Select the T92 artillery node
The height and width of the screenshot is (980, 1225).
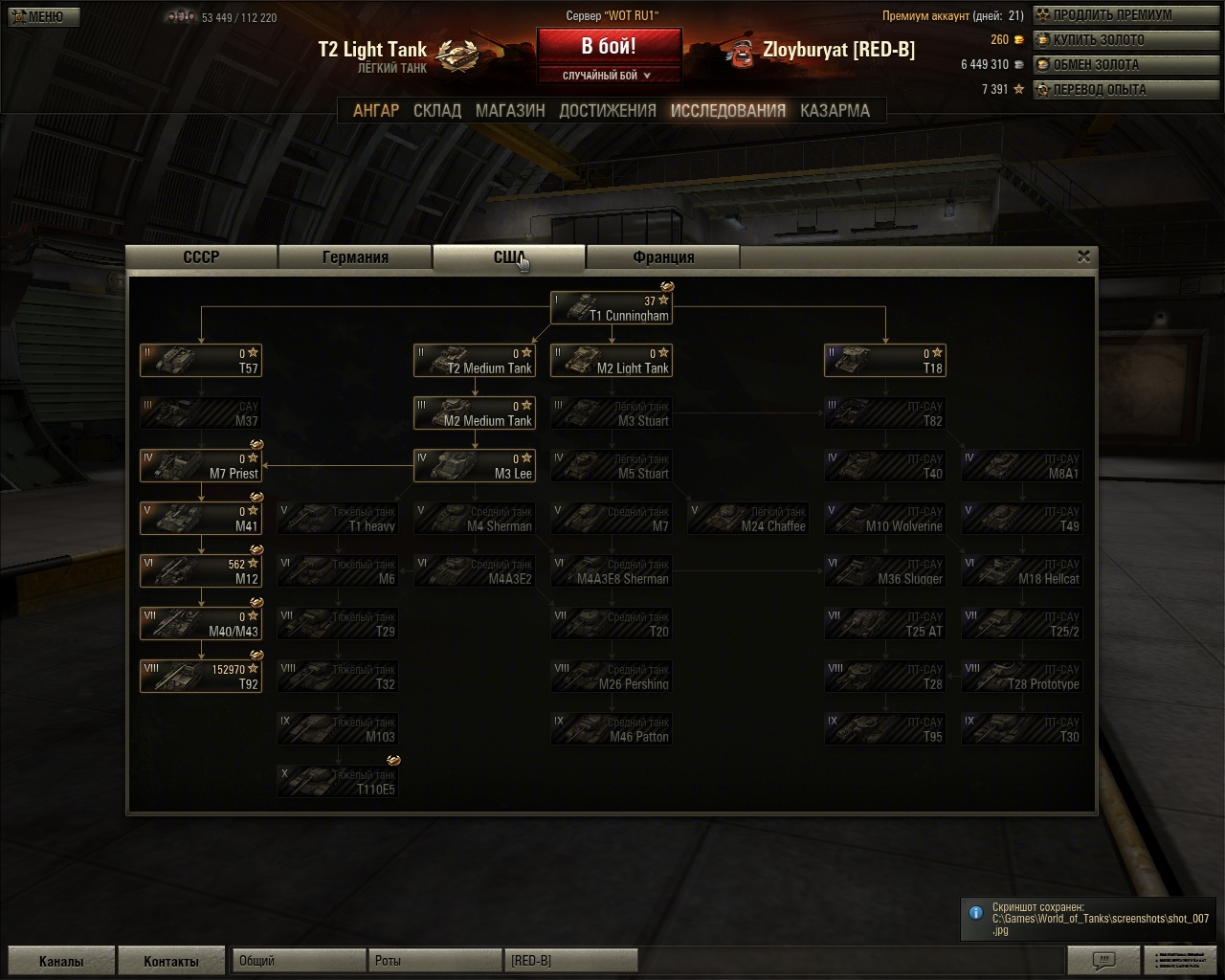[201, 677]
